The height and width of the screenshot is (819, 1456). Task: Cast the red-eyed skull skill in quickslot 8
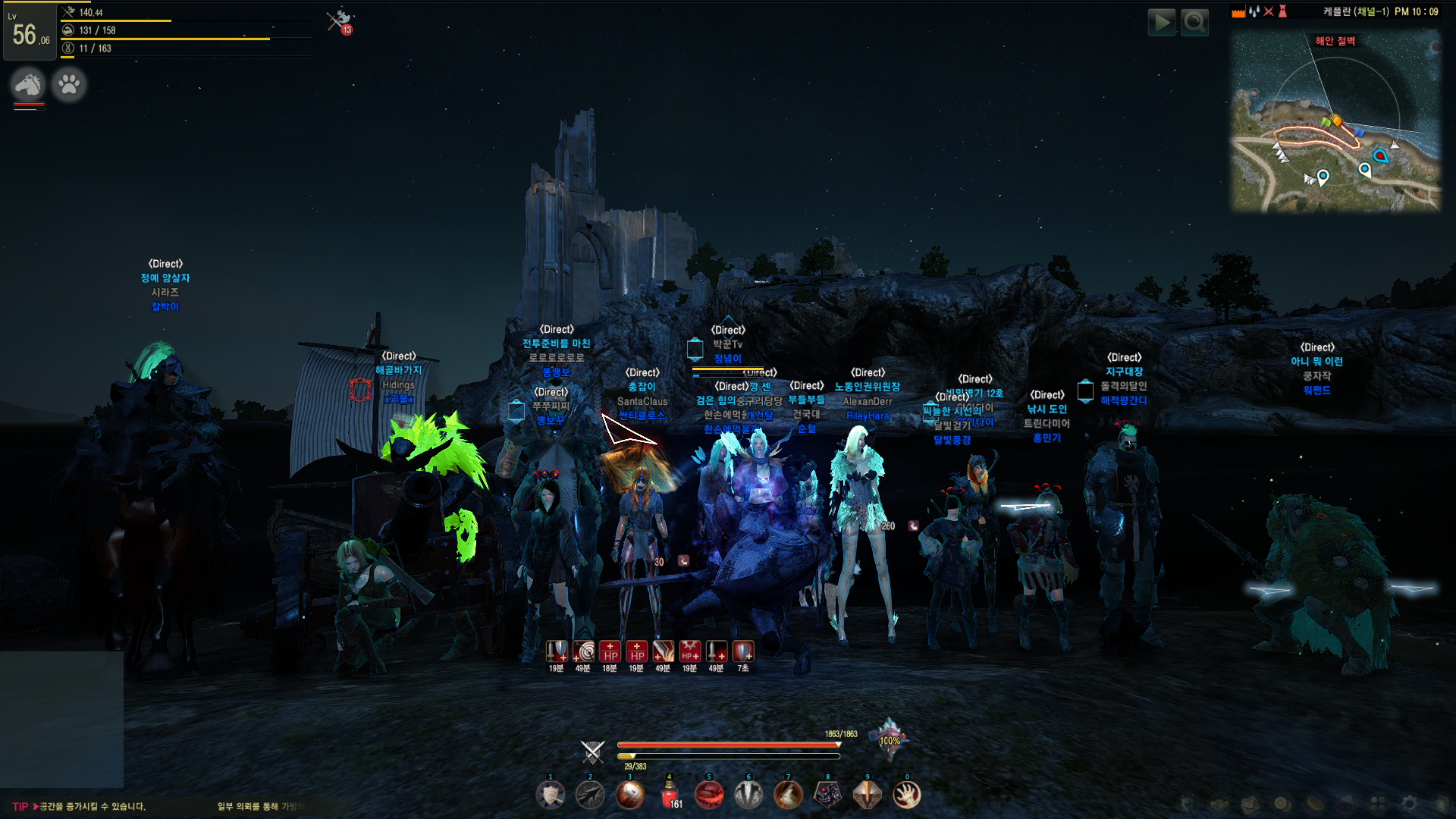pyautogui.click(x=827, y=795)
